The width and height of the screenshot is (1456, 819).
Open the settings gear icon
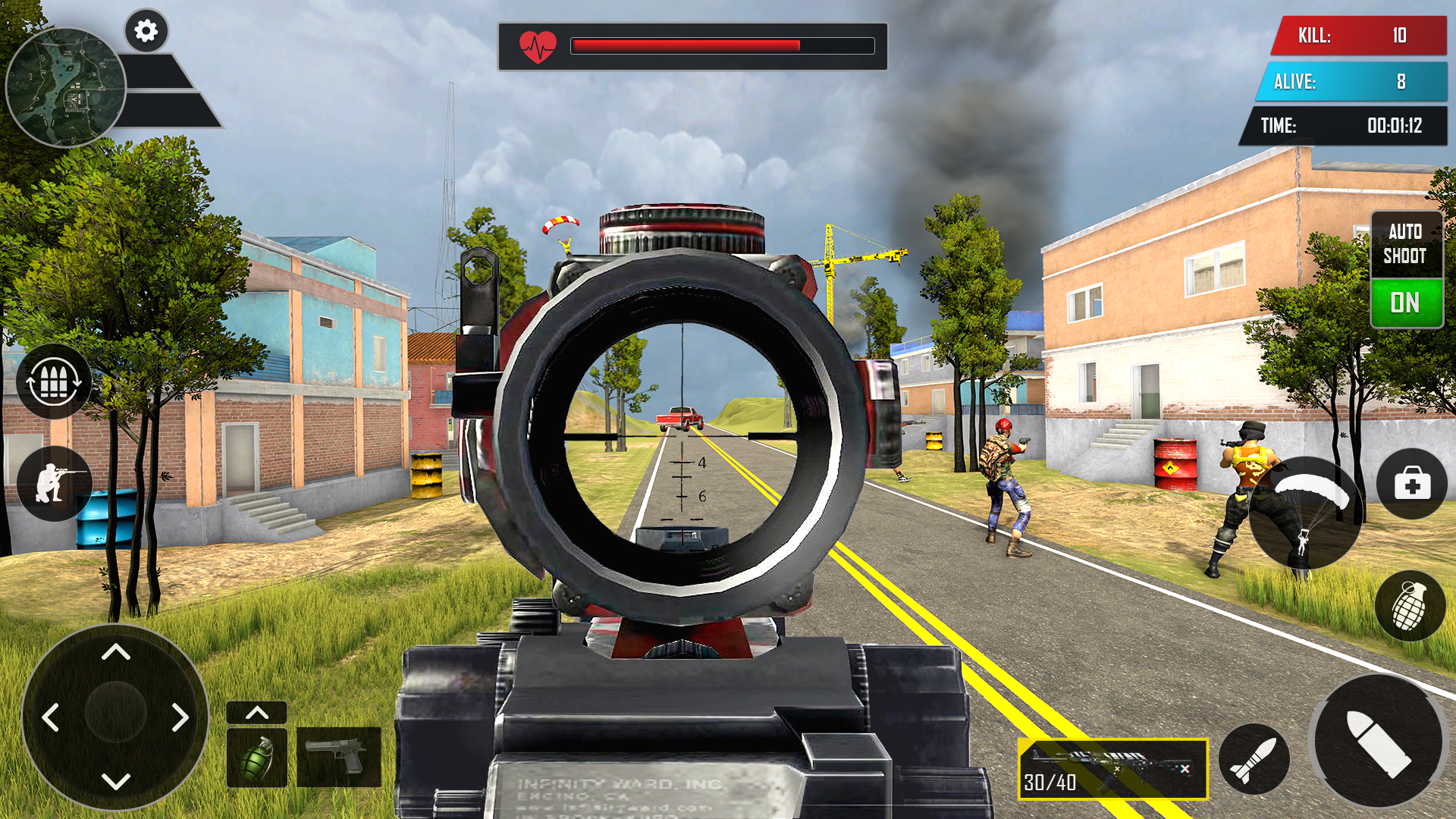pyautogui.click(x=145, y=31)
